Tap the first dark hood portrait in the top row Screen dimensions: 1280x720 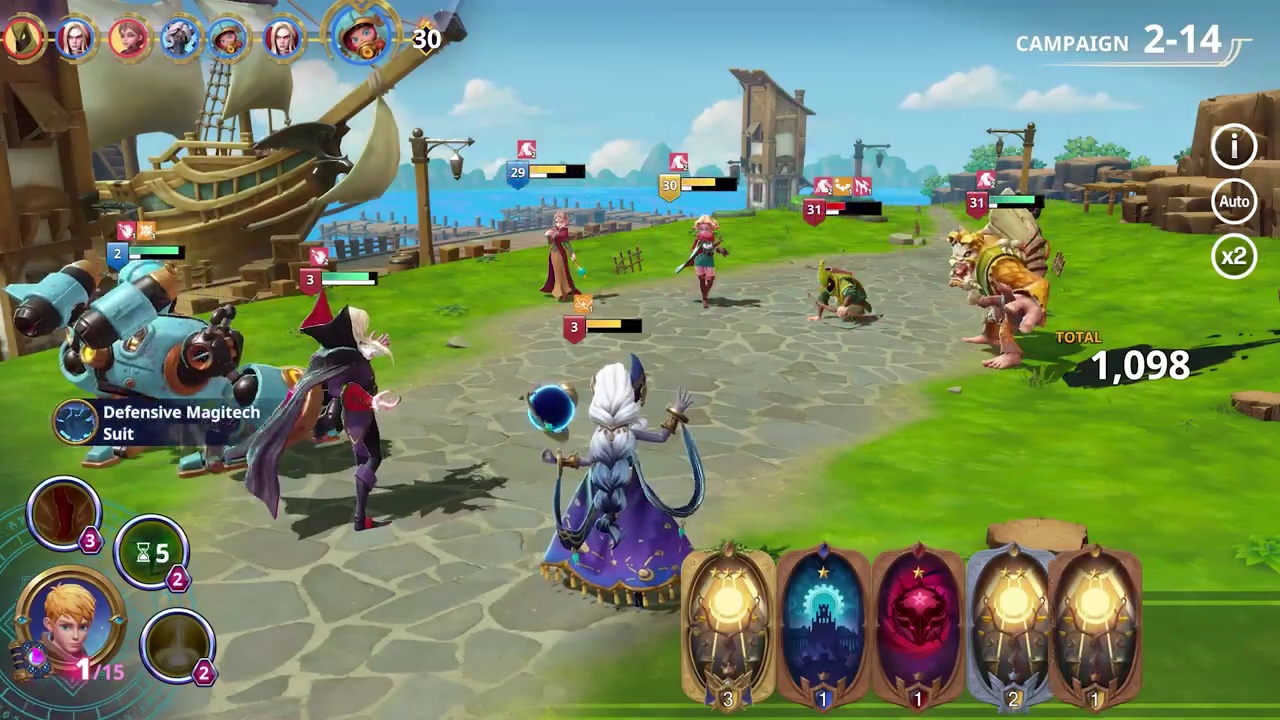22,37
